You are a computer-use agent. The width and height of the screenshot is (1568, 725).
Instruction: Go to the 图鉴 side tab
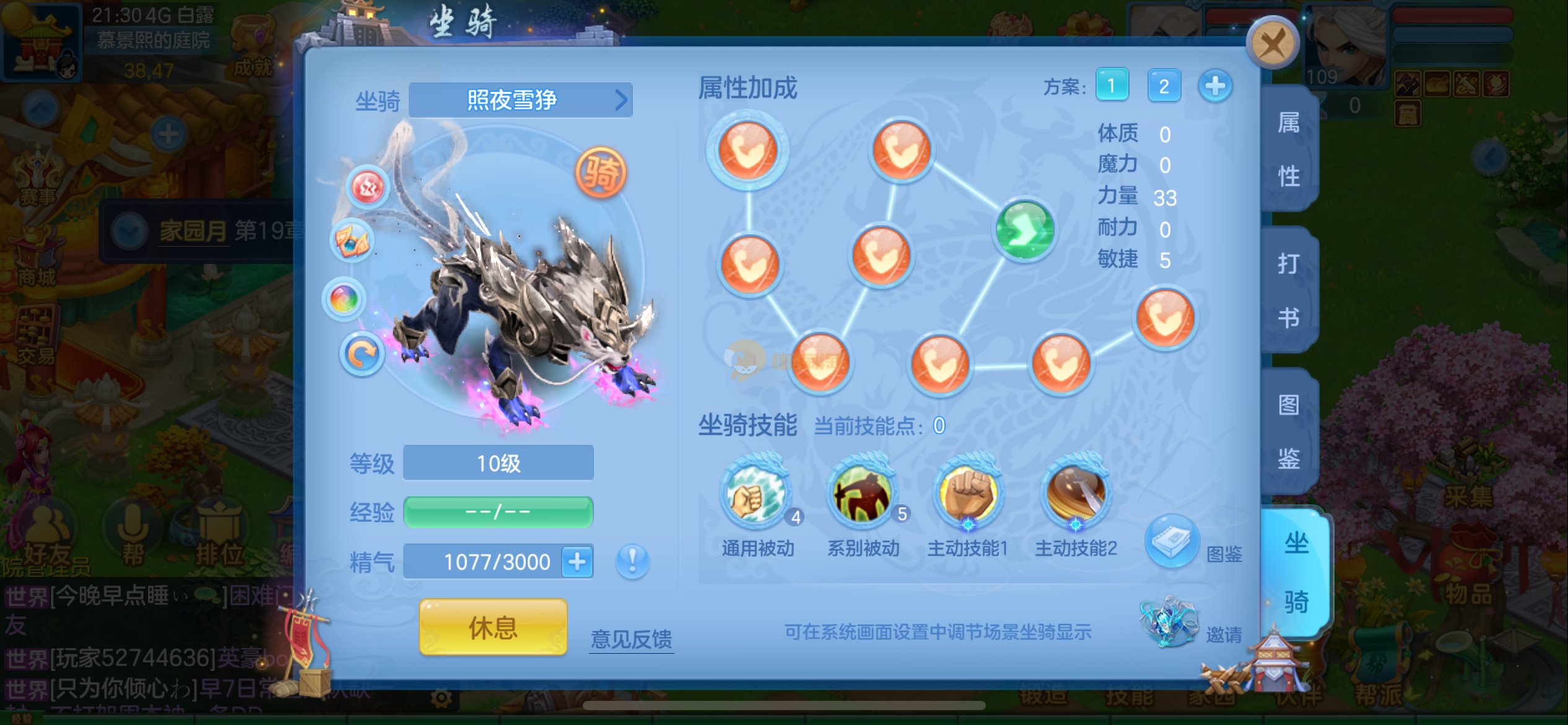pos(1289,431)
